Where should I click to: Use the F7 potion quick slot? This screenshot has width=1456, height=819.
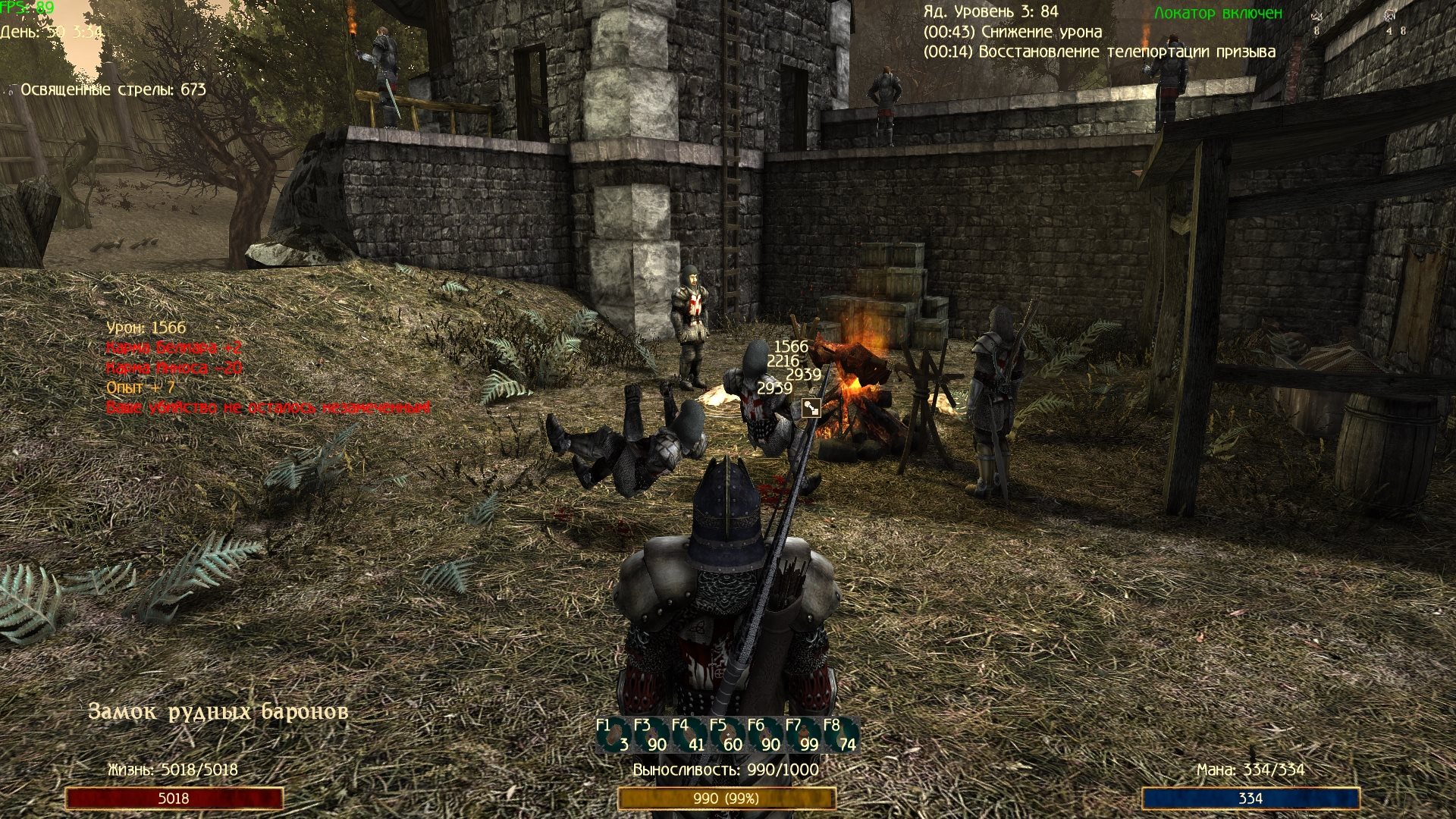pos(803,736)
